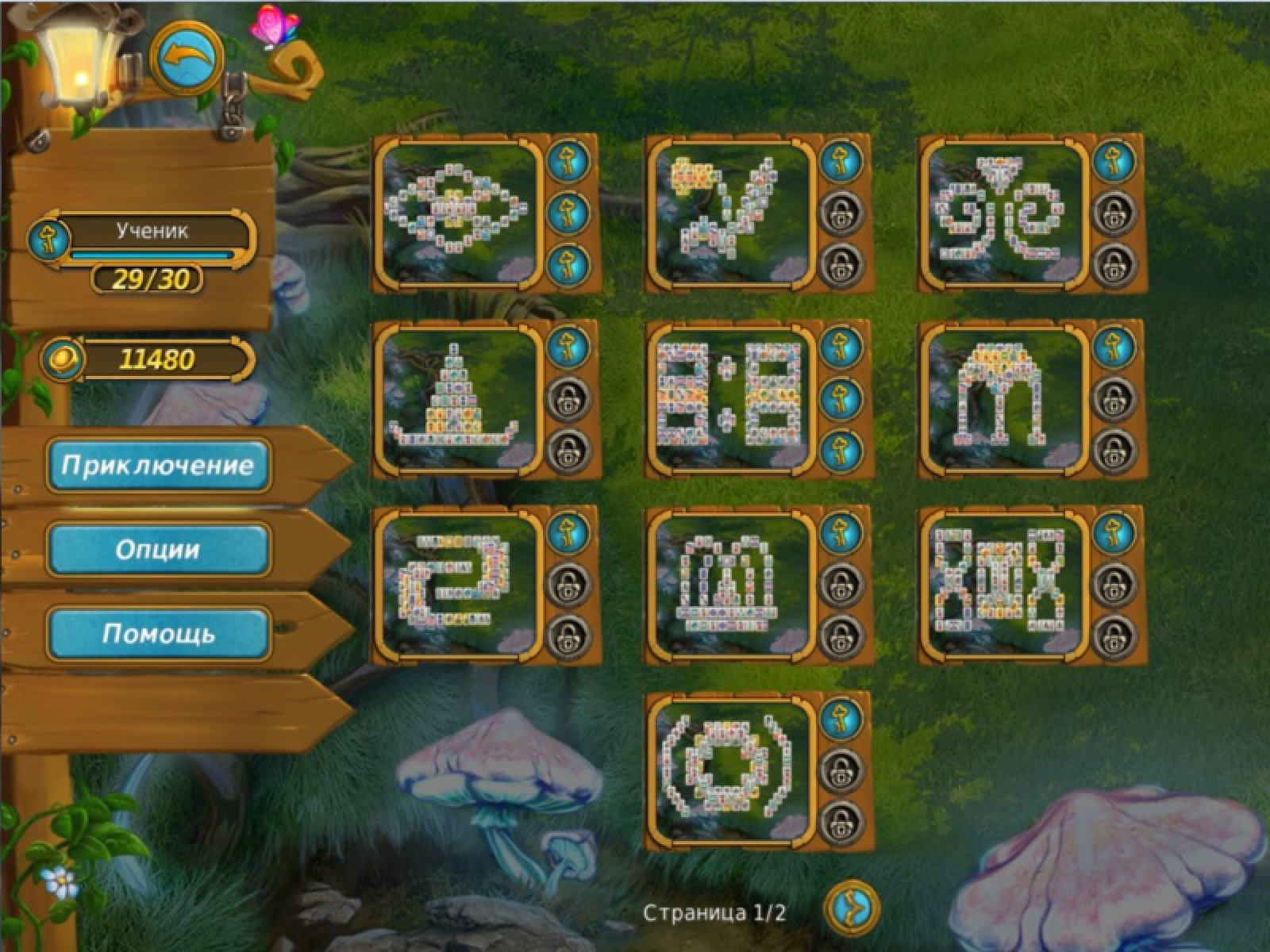The width and height of the screenshot is (1270, 952).
Task: Choose the circle in brackets layout
Action: (x=732, y=770)
